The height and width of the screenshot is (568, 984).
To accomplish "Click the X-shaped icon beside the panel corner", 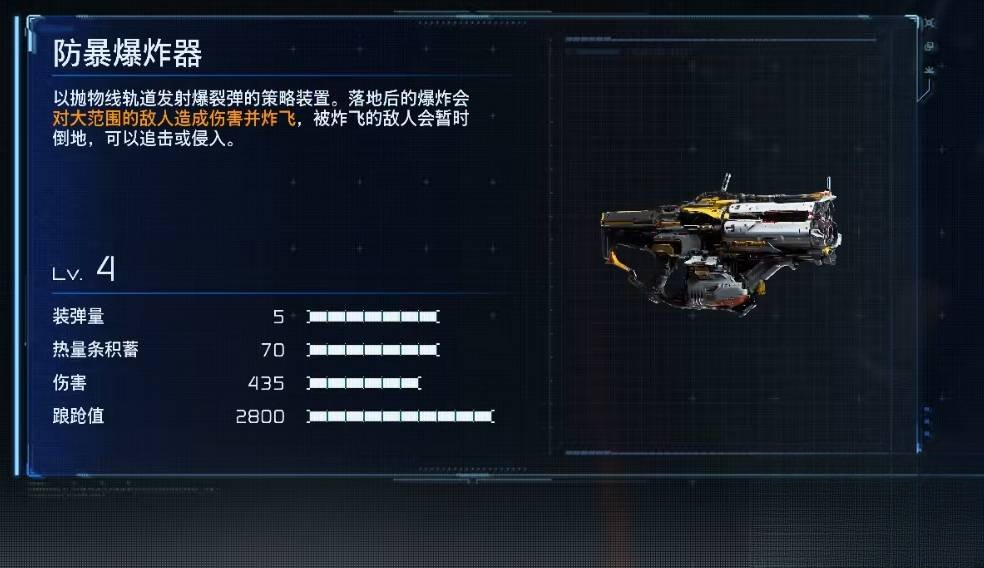I will (x=930, y=23).
